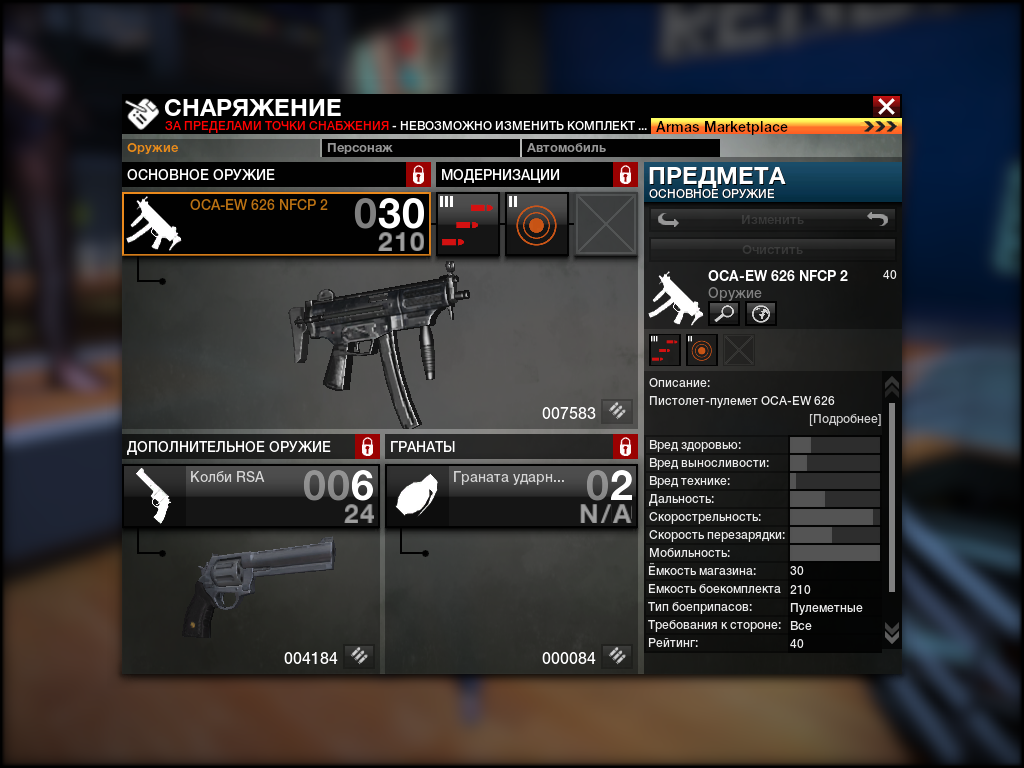Click the lock icon beside Модернизации
This screenshot has width=1024, height=768.
click(x=625, y=175)
